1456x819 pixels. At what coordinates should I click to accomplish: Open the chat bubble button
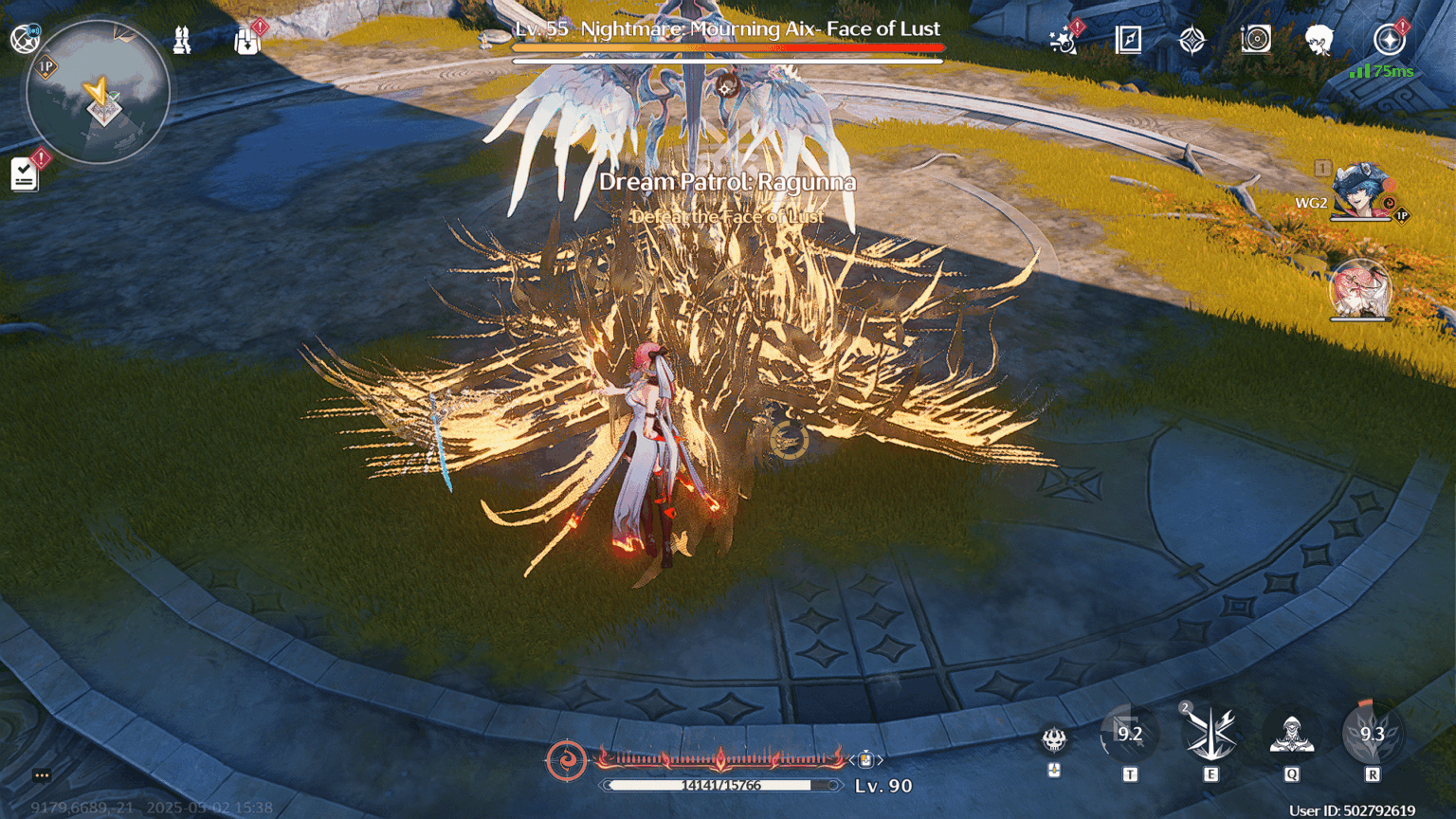(42, 775)
